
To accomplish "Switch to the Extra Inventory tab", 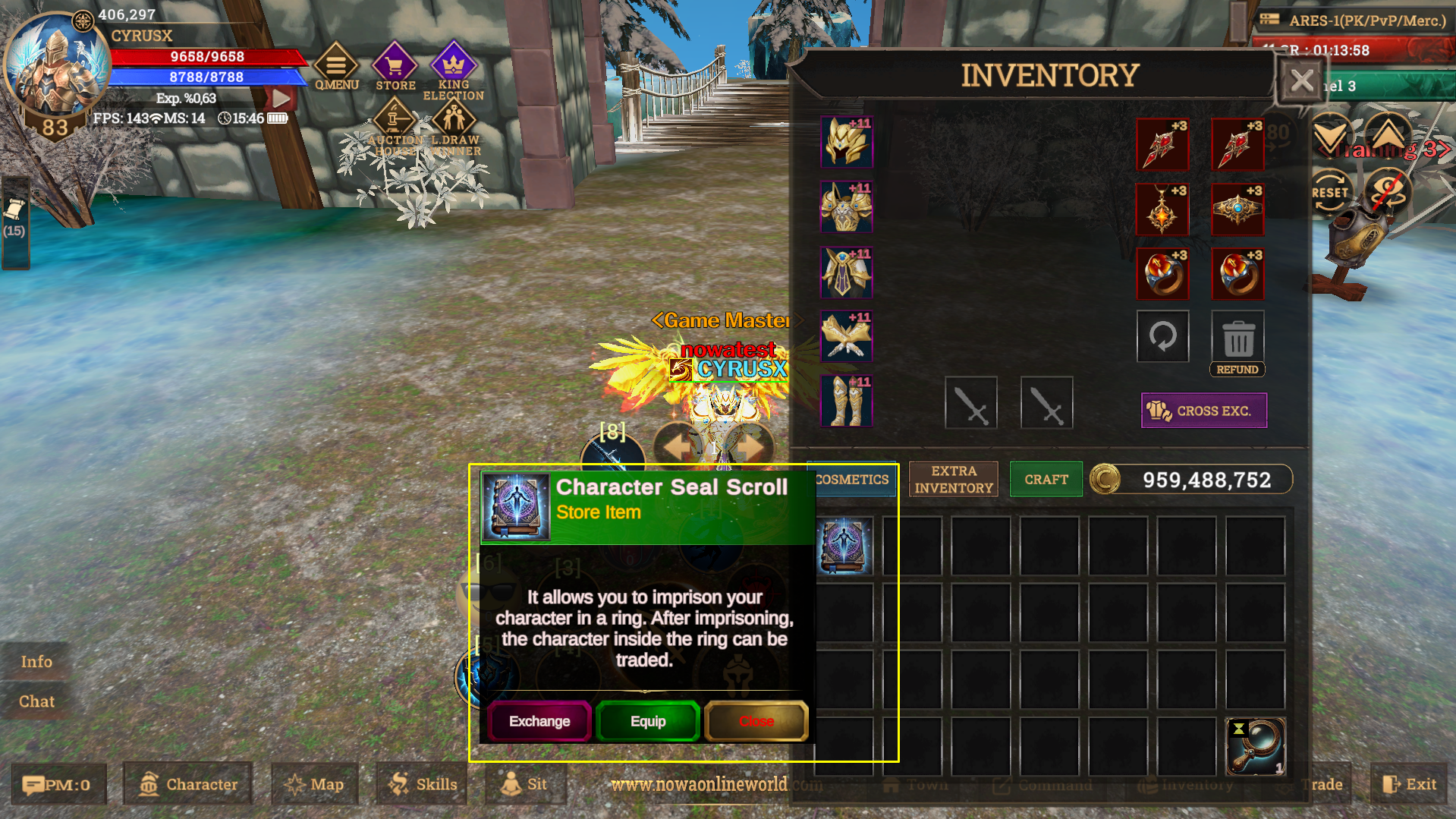I will pos(953,479).
